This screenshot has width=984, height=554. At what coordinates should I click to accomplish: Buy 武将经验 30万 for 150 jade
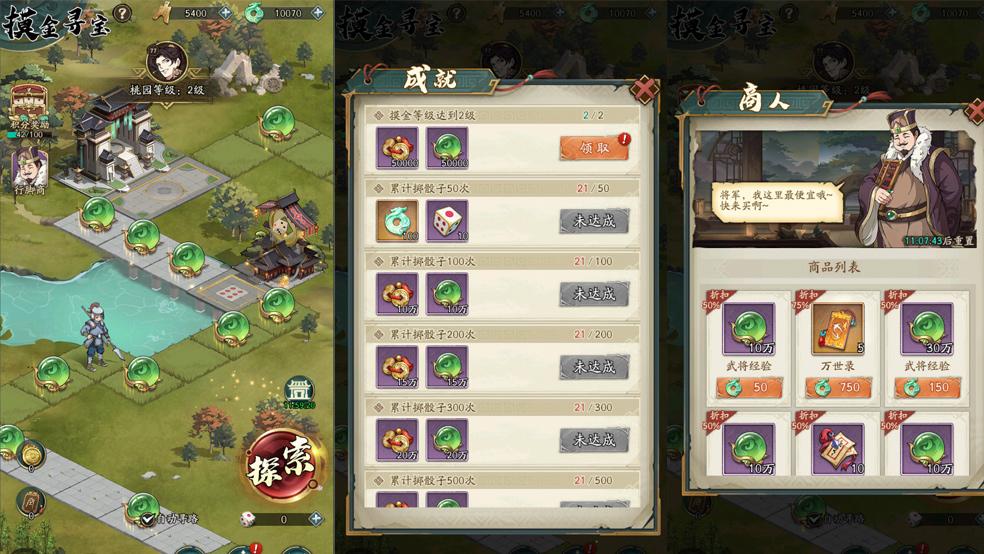[x=926, y=387]
